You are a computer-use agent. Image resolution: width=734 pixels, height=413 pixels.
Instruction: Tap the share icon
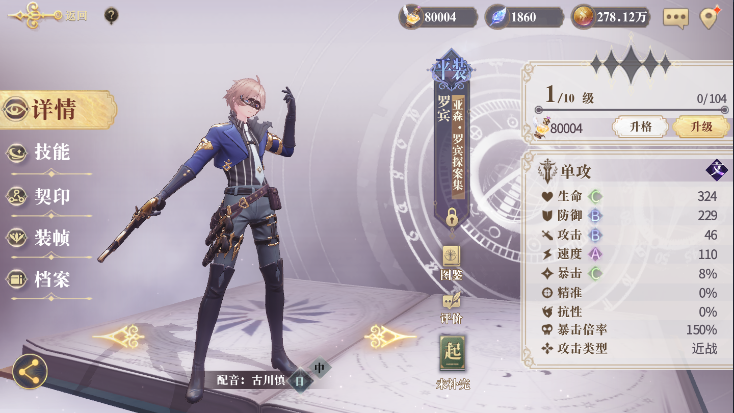pyautogui.click(x=29, y=372)
